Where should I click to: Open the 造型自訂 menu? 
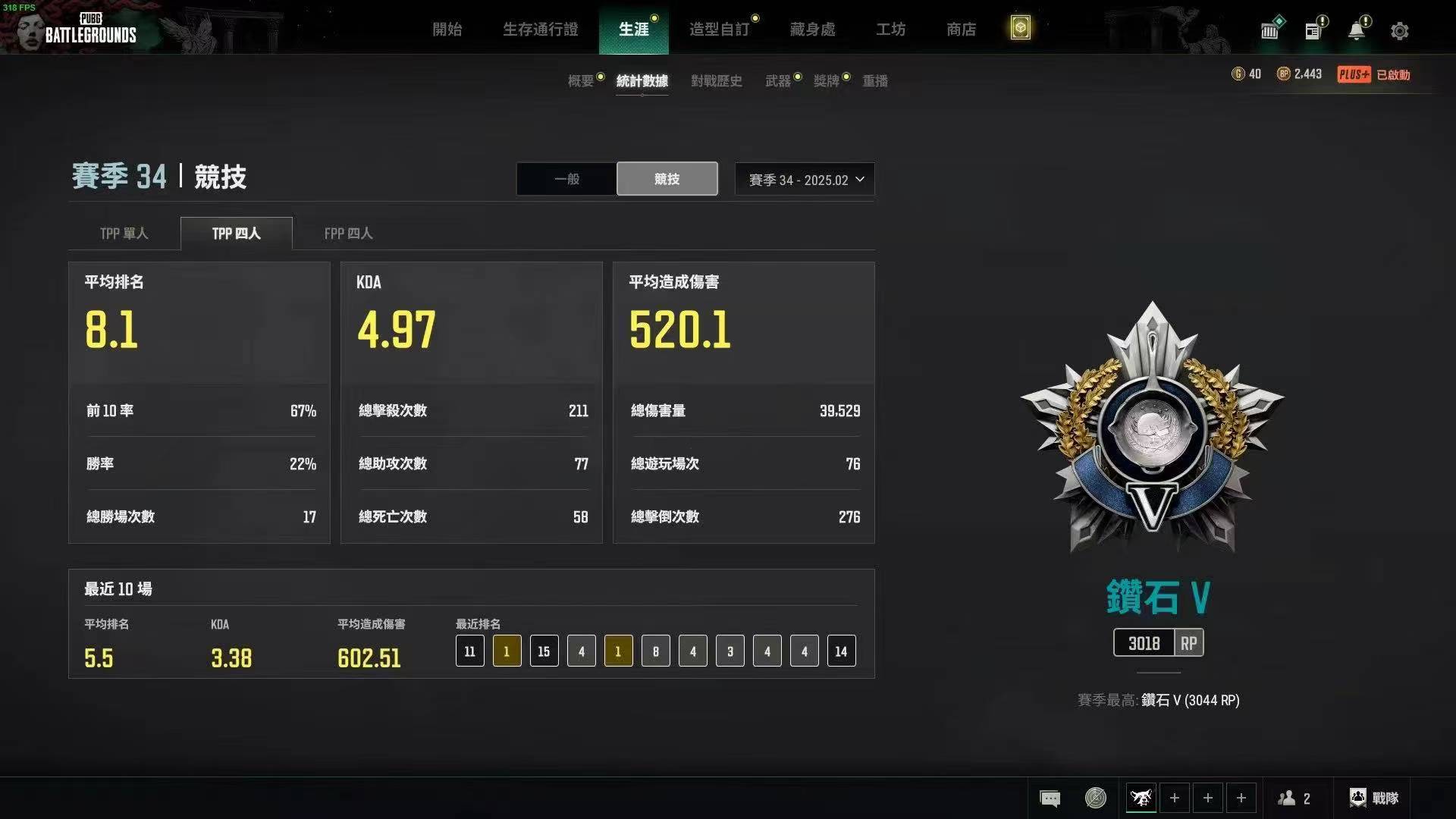719,30
